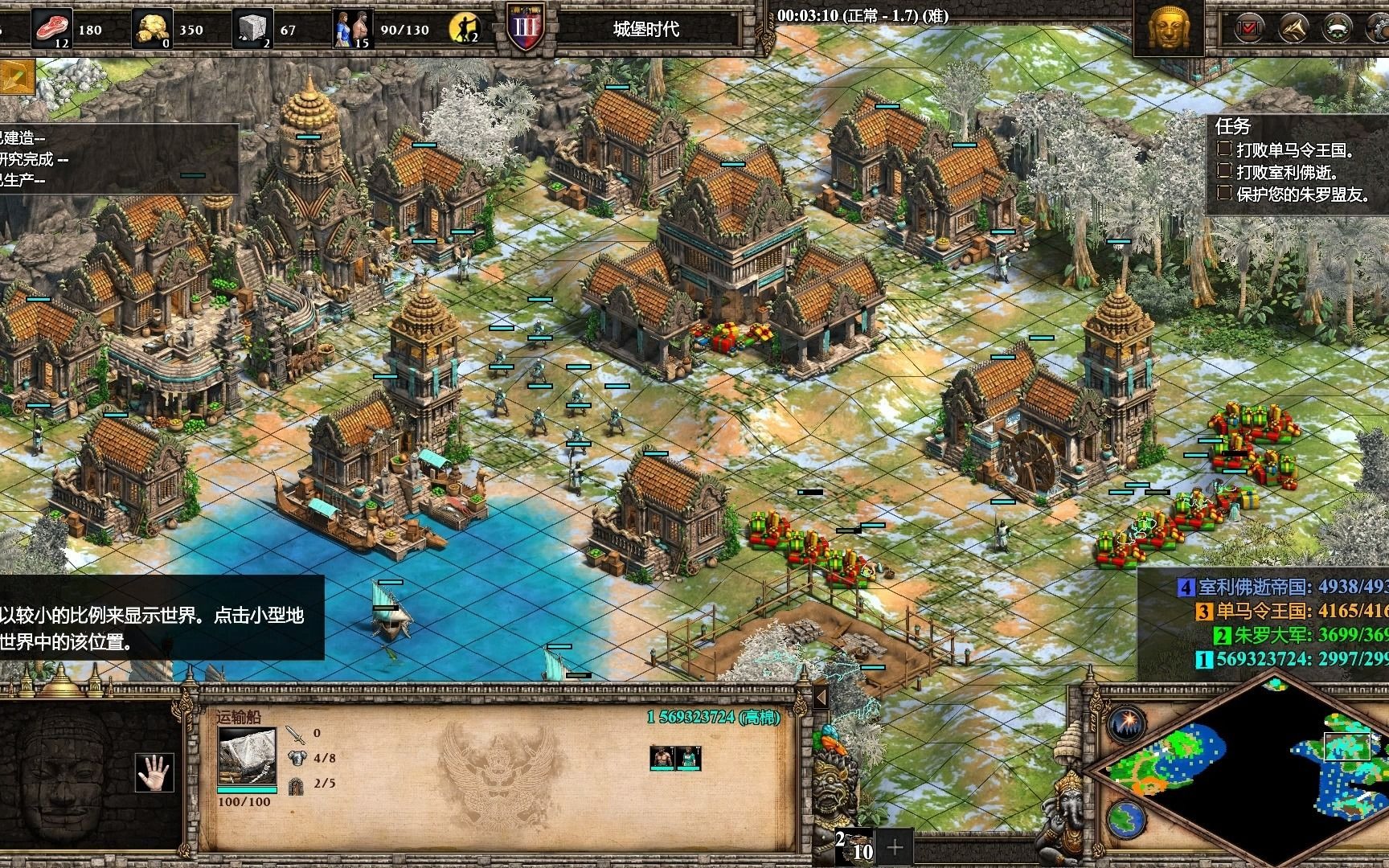Select the idle villager button
Screen dimensions: 1389x868
pyautogui.click(x=464, y=29)
